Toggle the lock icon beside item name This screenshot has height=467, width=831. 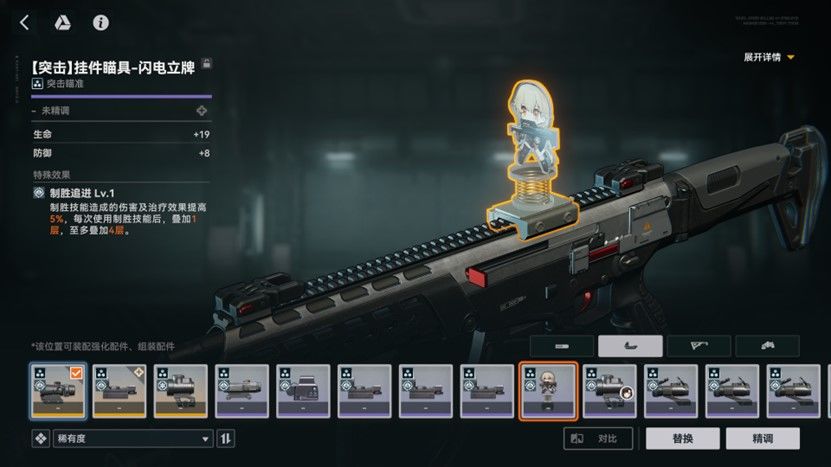[x=207, y=63]
